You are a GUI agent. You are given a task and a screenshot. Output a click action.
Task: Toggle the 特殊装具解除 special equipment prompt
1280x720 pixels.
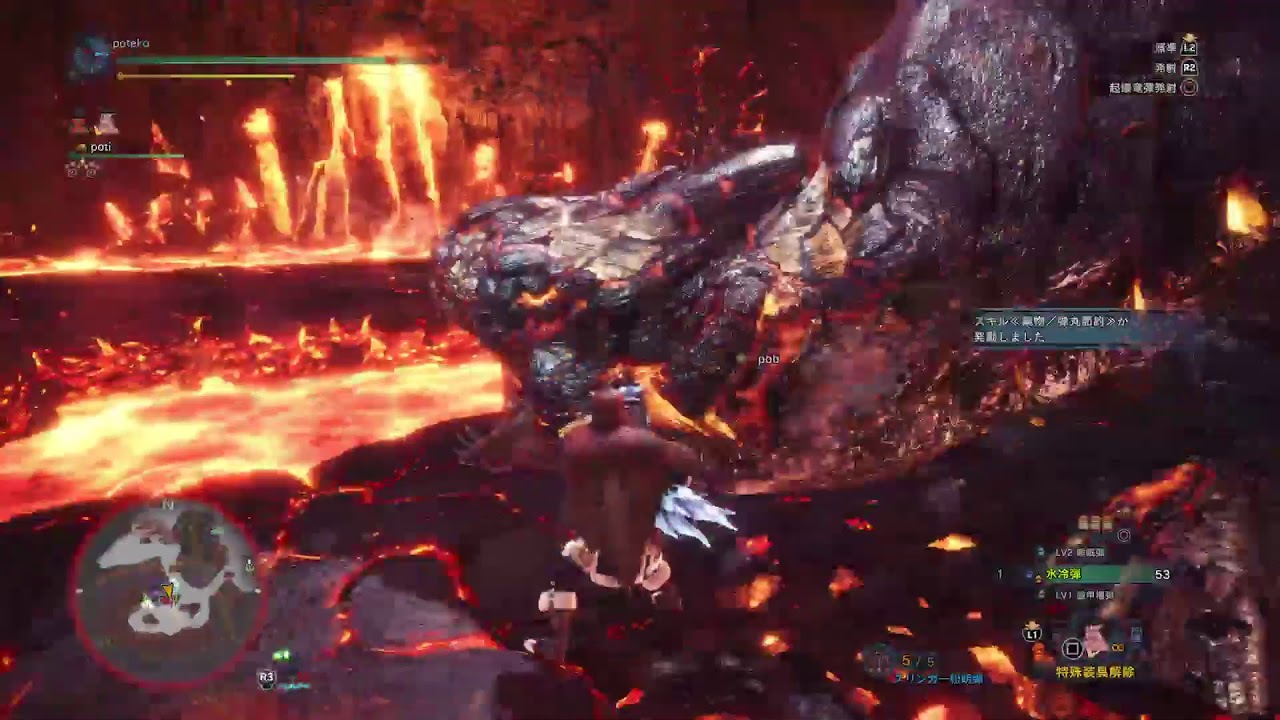pyautogui.click(x=1095, y=671)
